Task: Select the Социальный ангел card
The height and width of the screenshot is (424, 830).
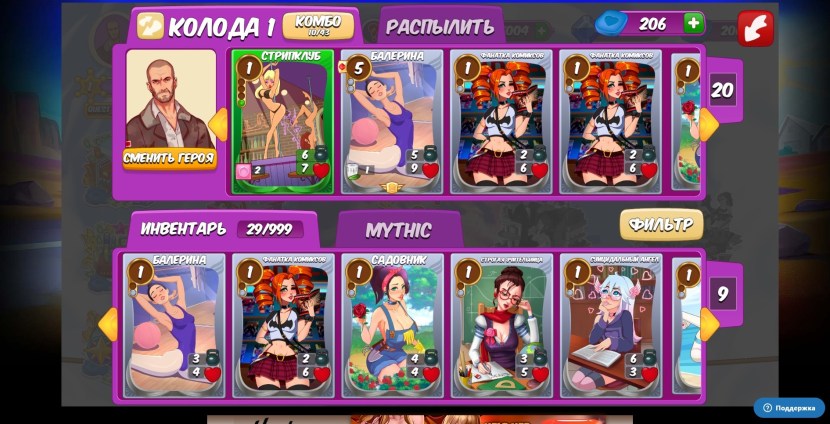Action: pyautogui.click(x=610, y=324)
